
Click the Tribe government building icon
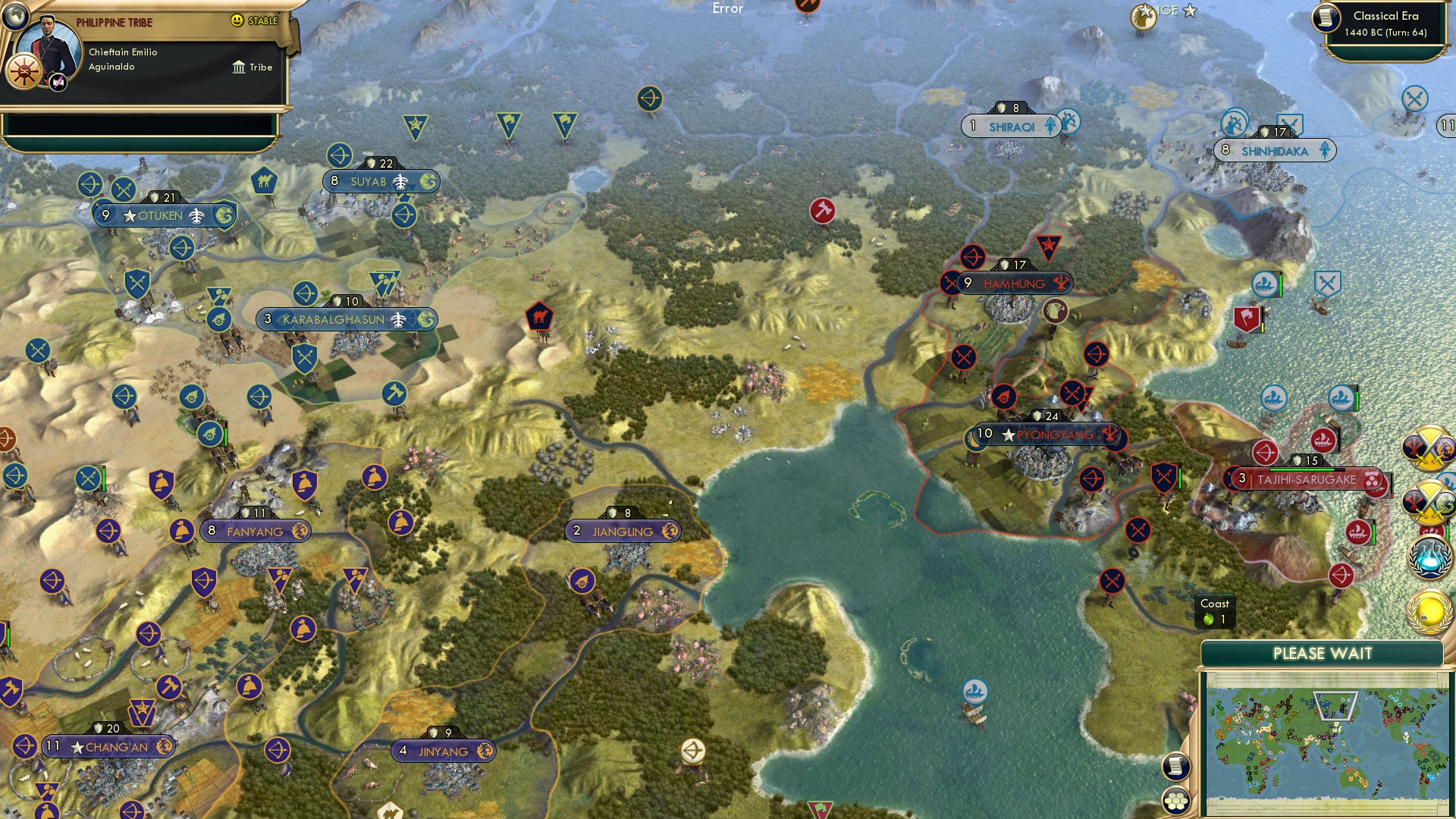point(240,67)
